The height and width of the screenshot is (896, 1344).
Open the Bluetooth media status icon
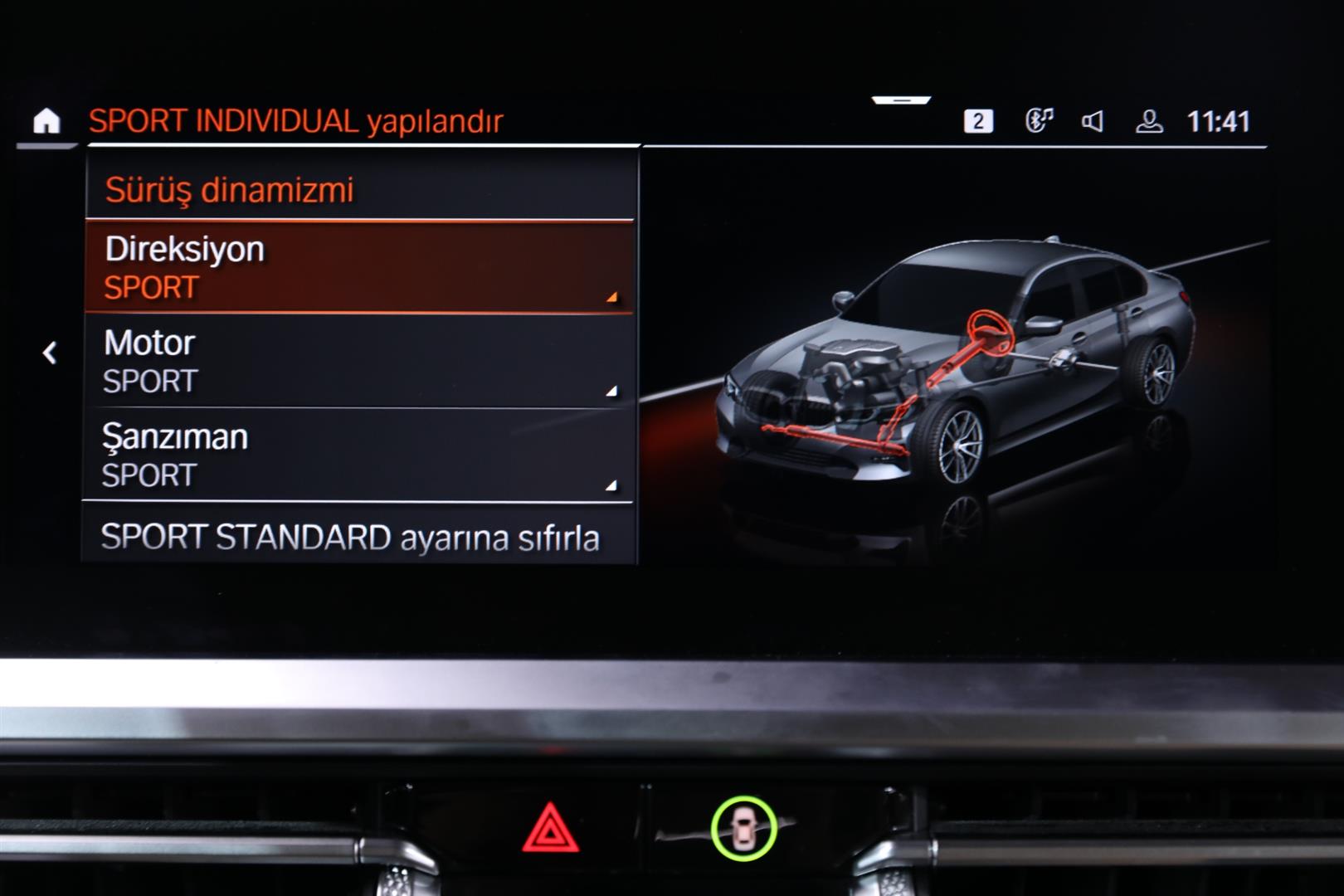[x=1039, y=121]
